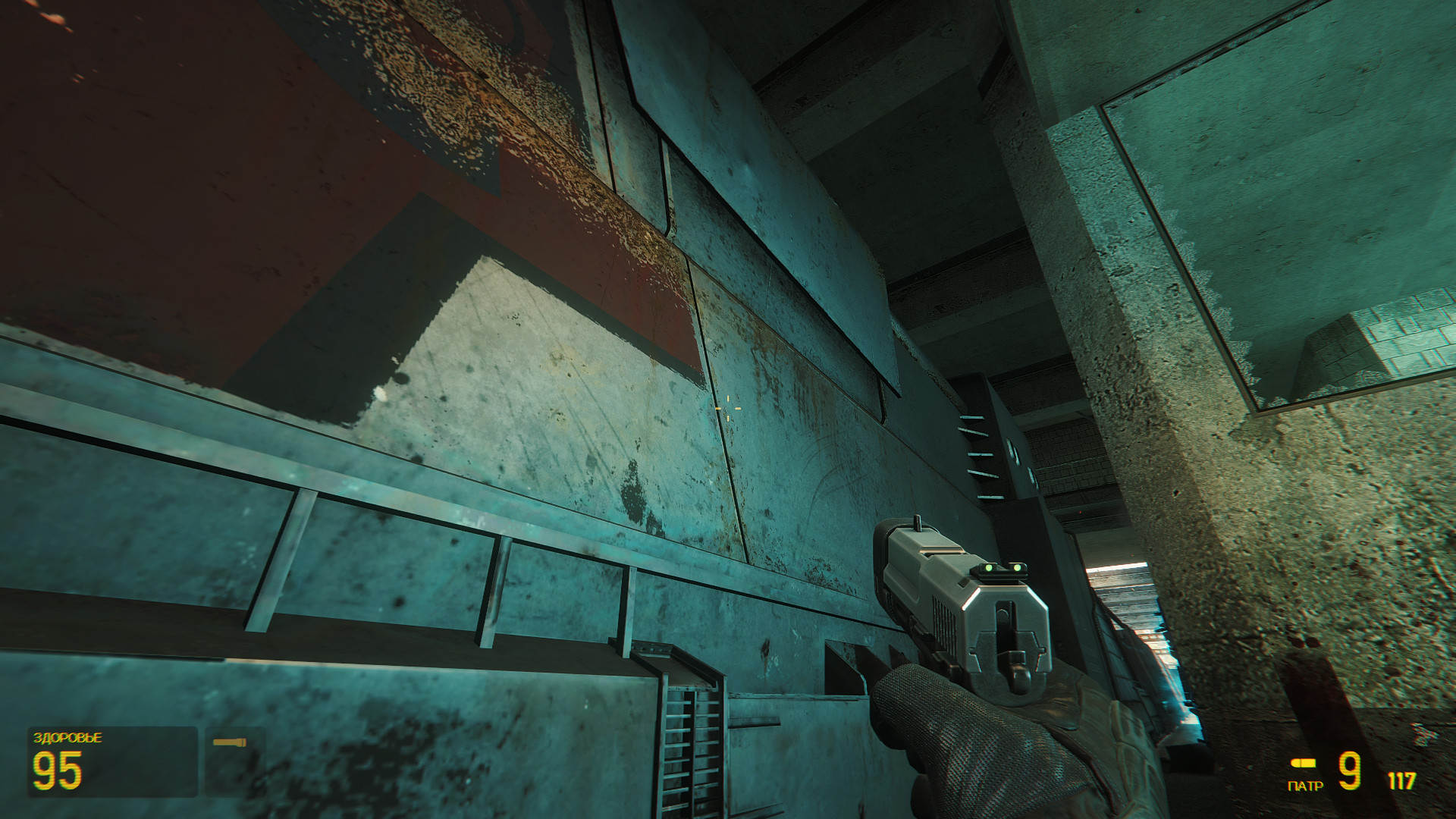Click the ПАТР ammo label

click(x=1306, y=786)
